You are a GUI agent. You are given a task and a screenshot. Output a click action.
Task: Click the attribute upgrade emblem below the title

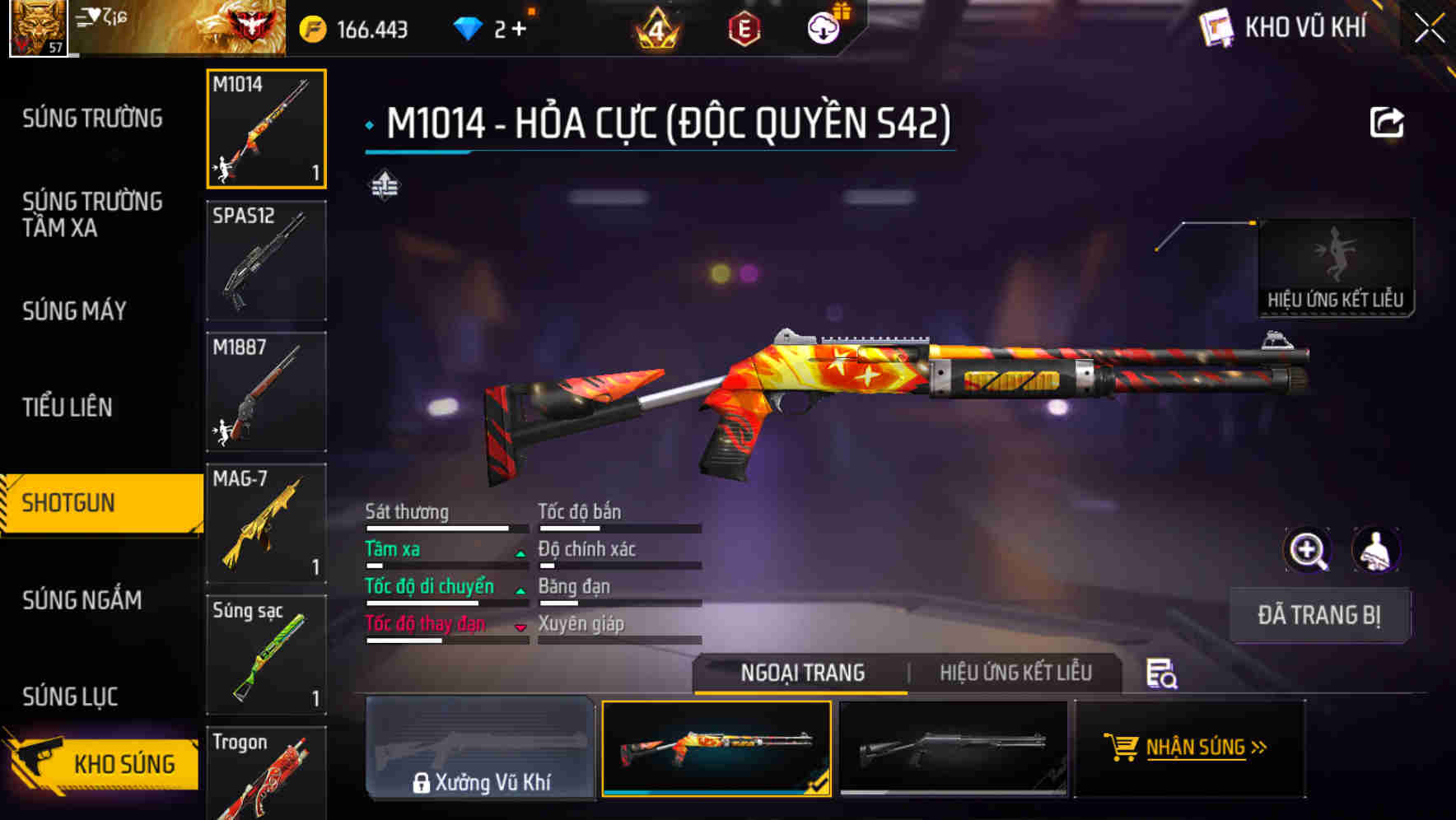[385, 185]
